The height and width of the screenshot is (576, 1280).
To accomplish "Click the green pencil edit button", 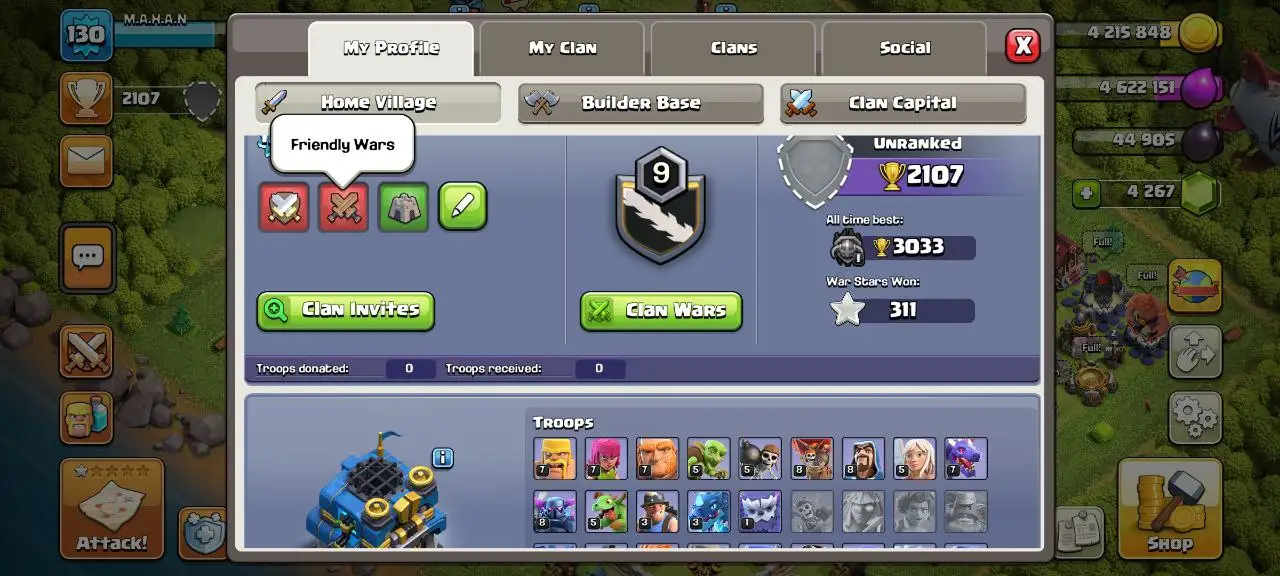I will [x=462, y=207].
